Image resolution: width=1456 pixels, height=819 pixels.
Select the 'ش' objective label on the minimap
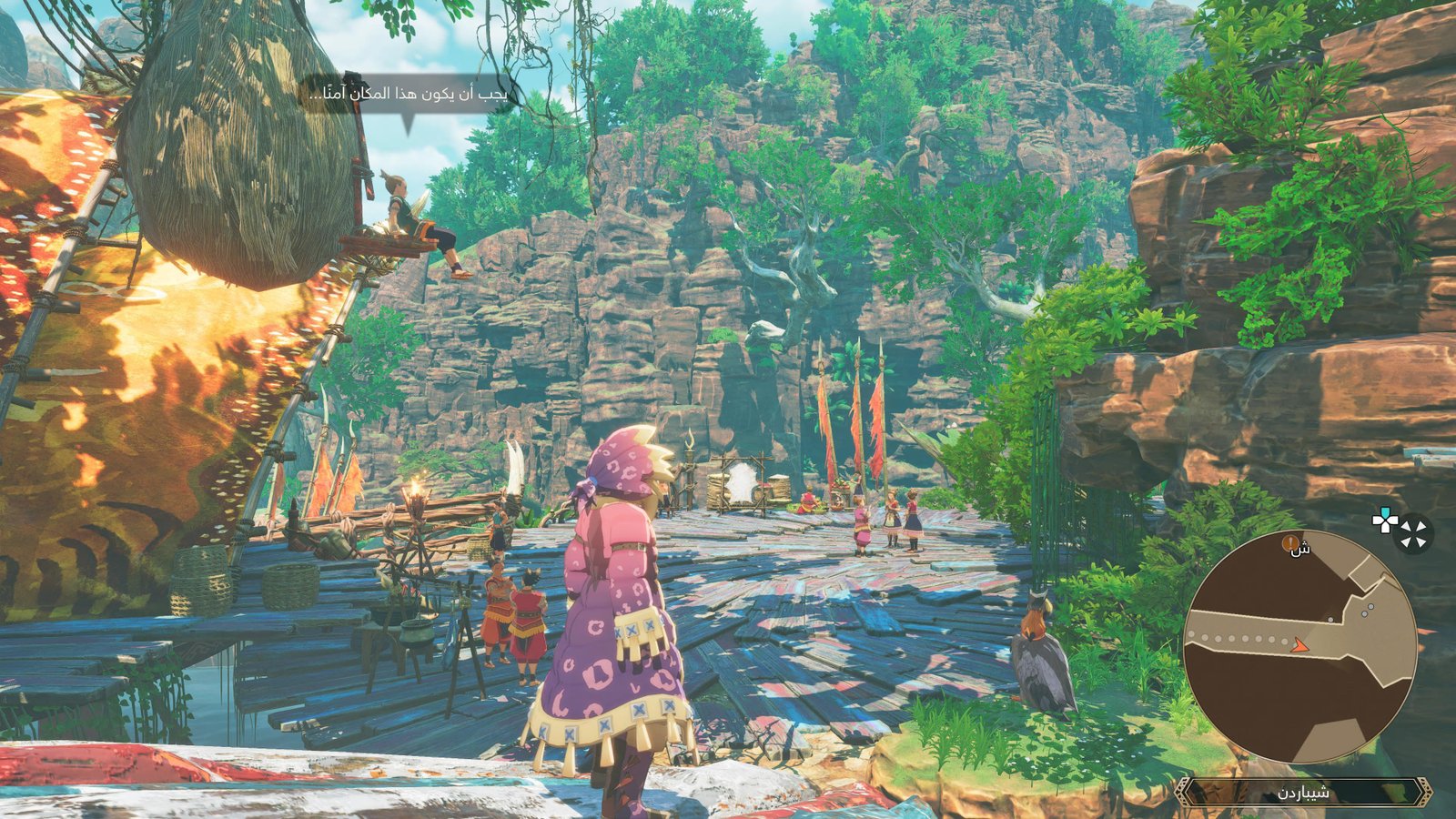[1299, 551]
